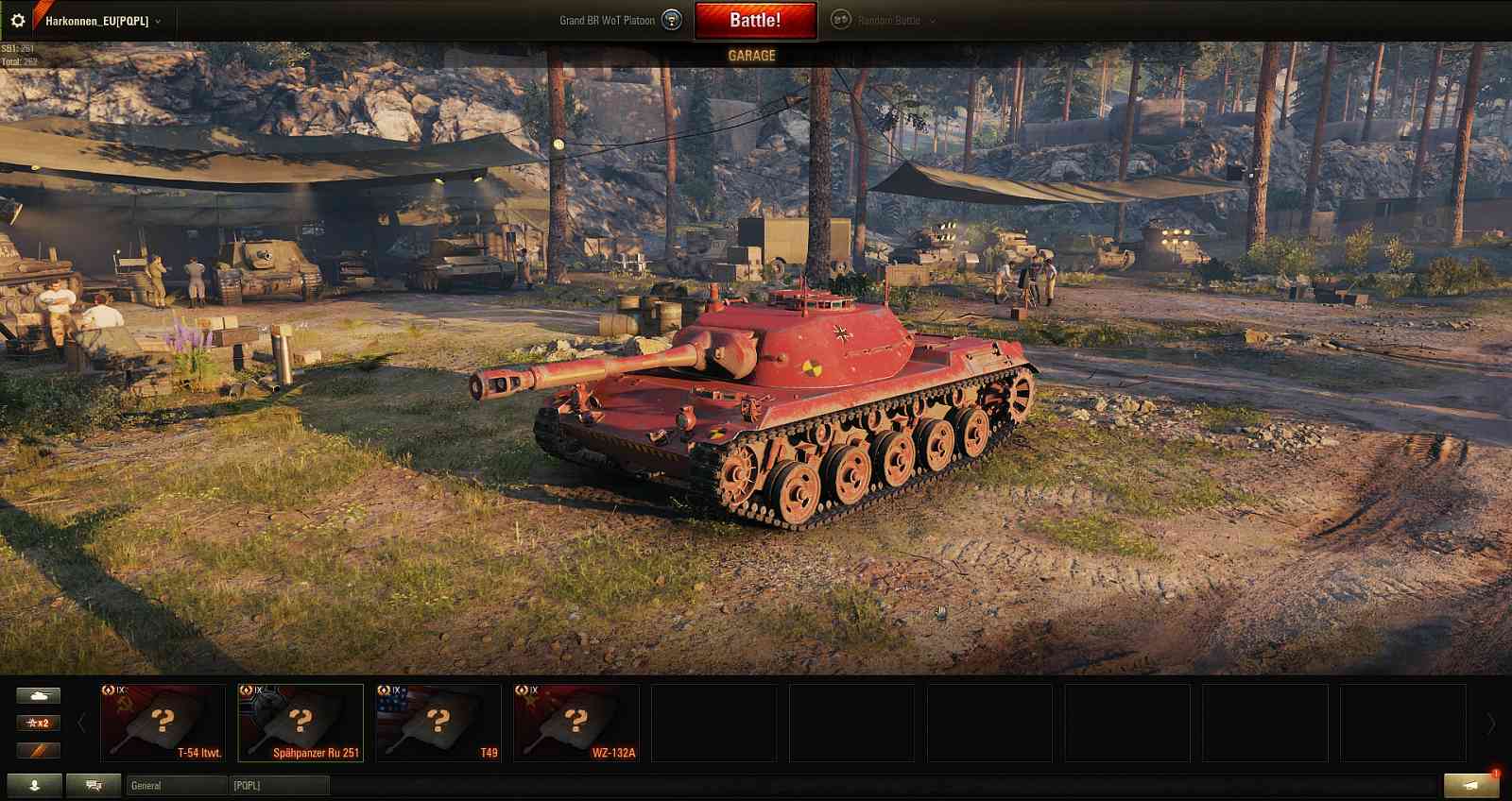
Task: Toggle the x2 experience bonus filter
Action: tap(36, 724)
